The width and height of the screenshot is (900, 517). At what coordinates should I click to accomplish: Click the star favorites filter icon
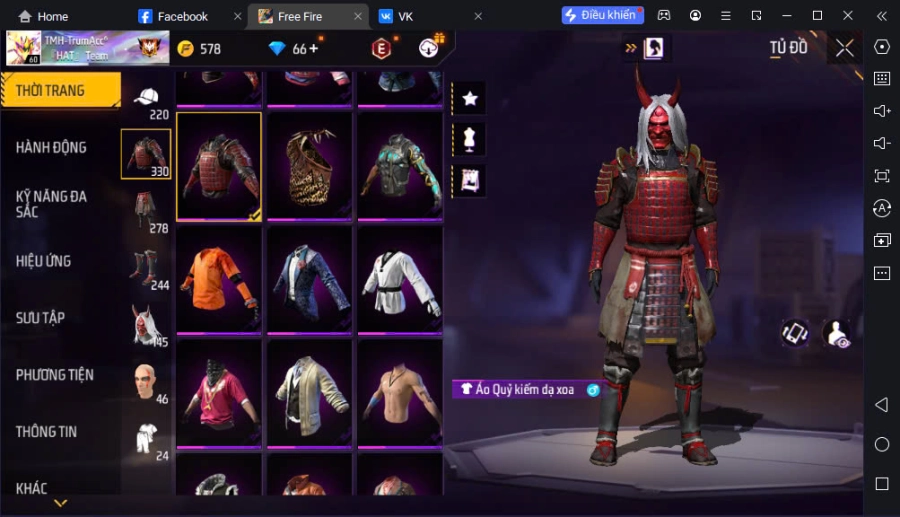pyautogui.click(x=469, y=98)
